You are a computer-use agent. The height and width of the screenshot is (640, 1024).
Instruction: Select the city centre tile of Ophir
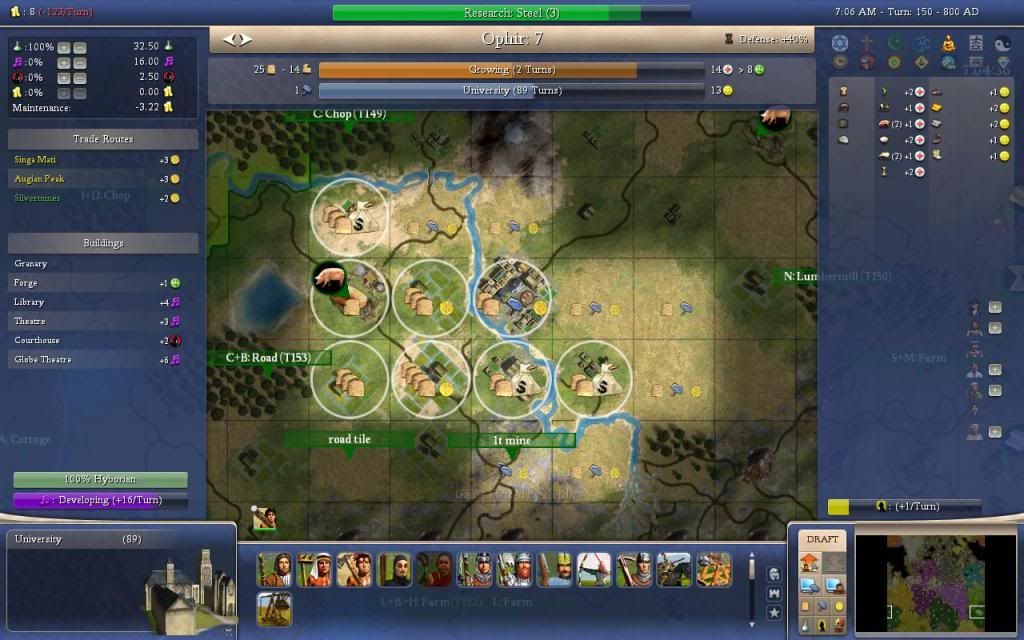(x=512, y=297)
